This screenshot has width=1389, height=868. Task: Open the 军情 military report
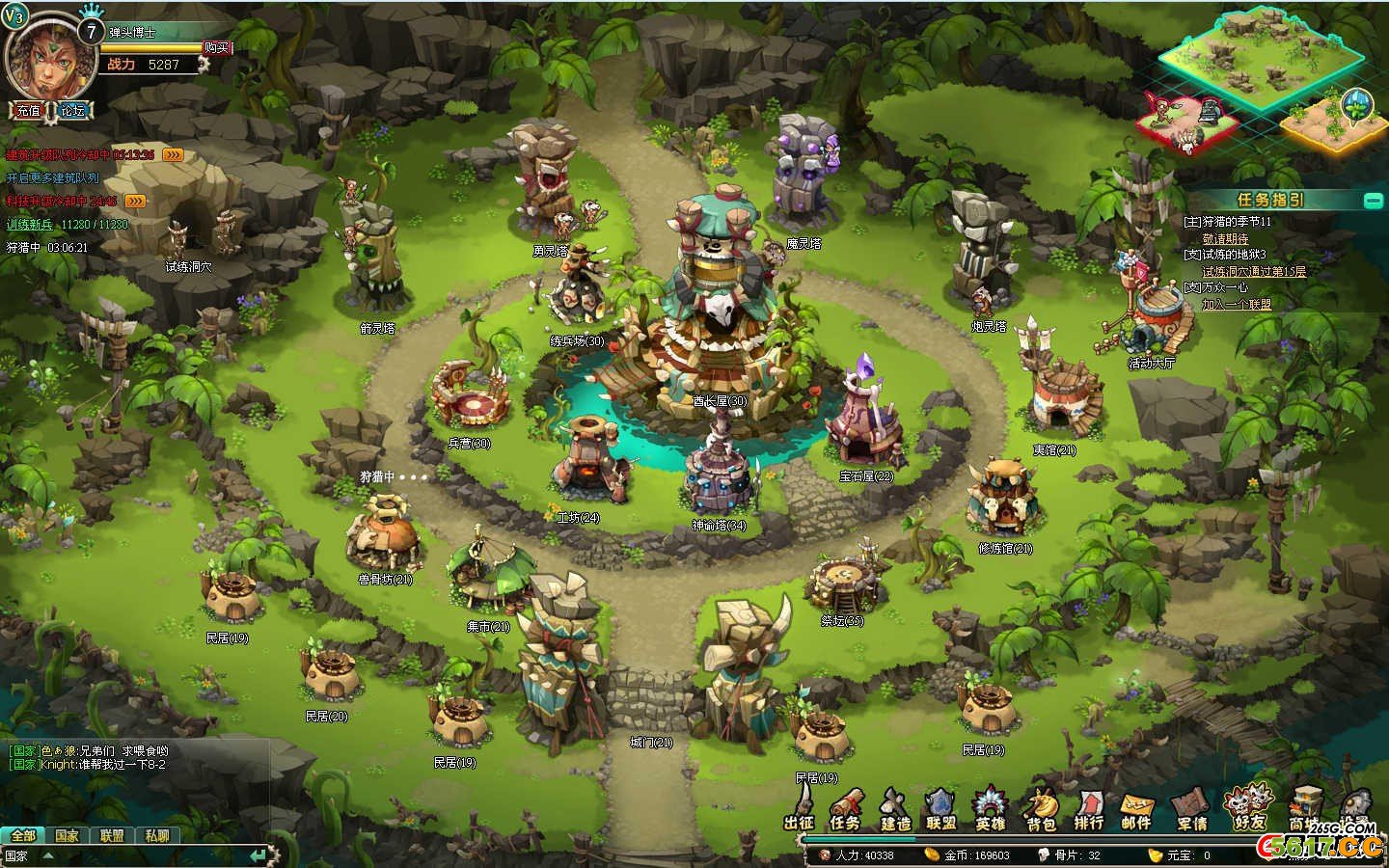1192,808
